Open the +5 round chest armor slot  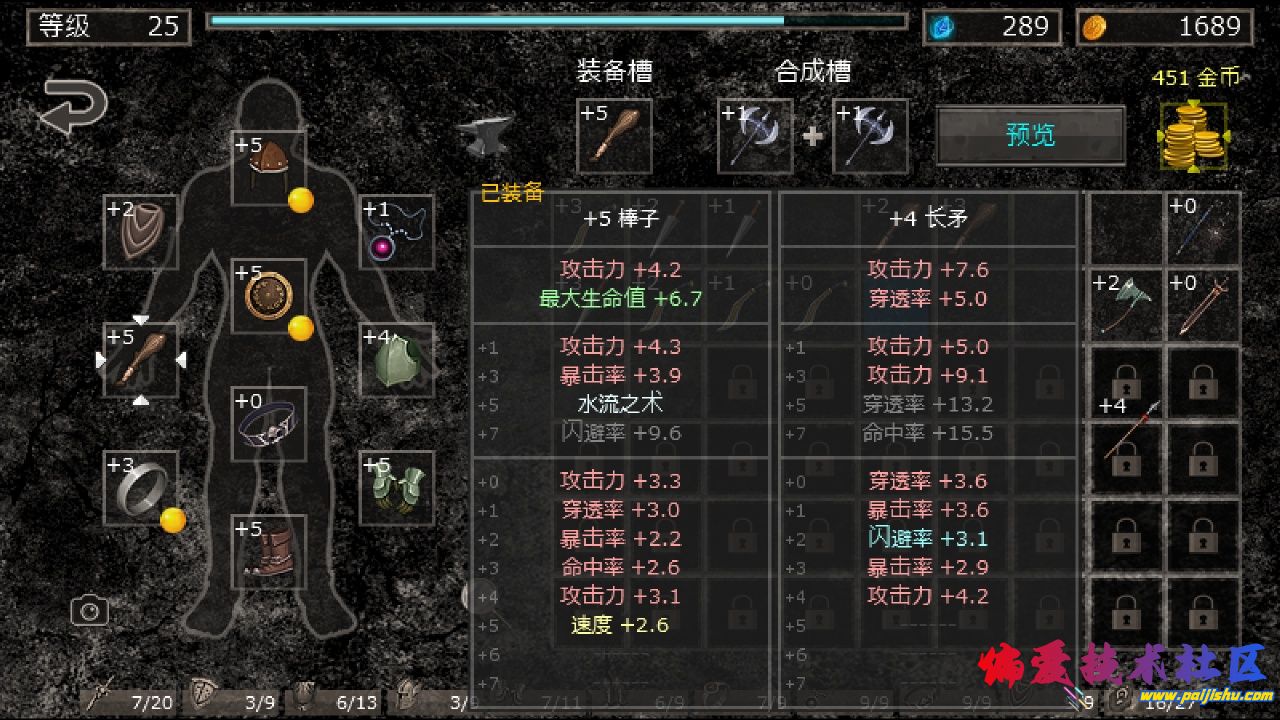point(268,296)
